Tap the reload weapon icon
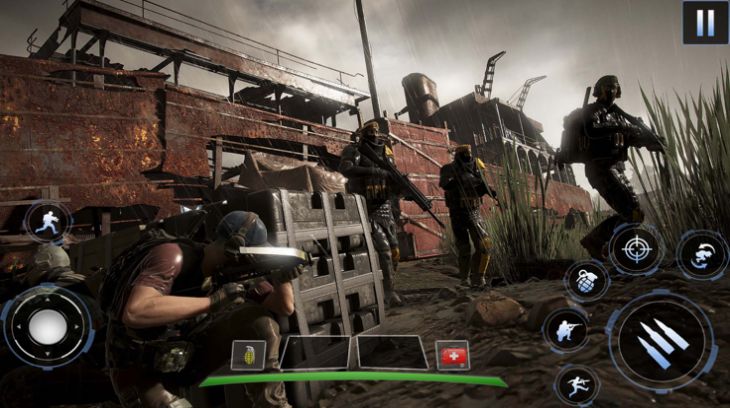 tap(702, 254)
